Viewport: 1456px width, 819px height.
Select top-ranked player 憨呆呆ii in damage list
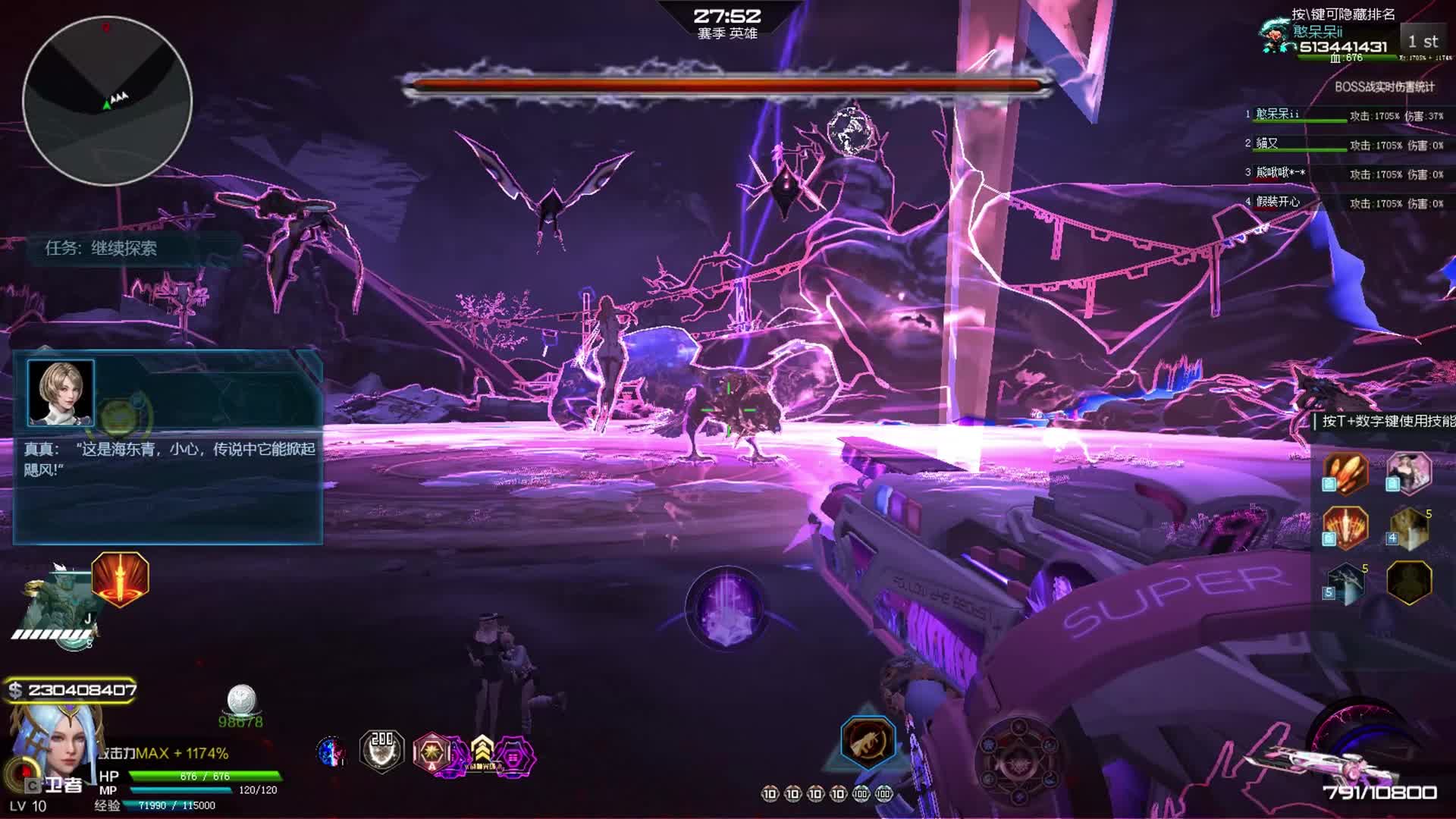click(x=1277, y=115)
